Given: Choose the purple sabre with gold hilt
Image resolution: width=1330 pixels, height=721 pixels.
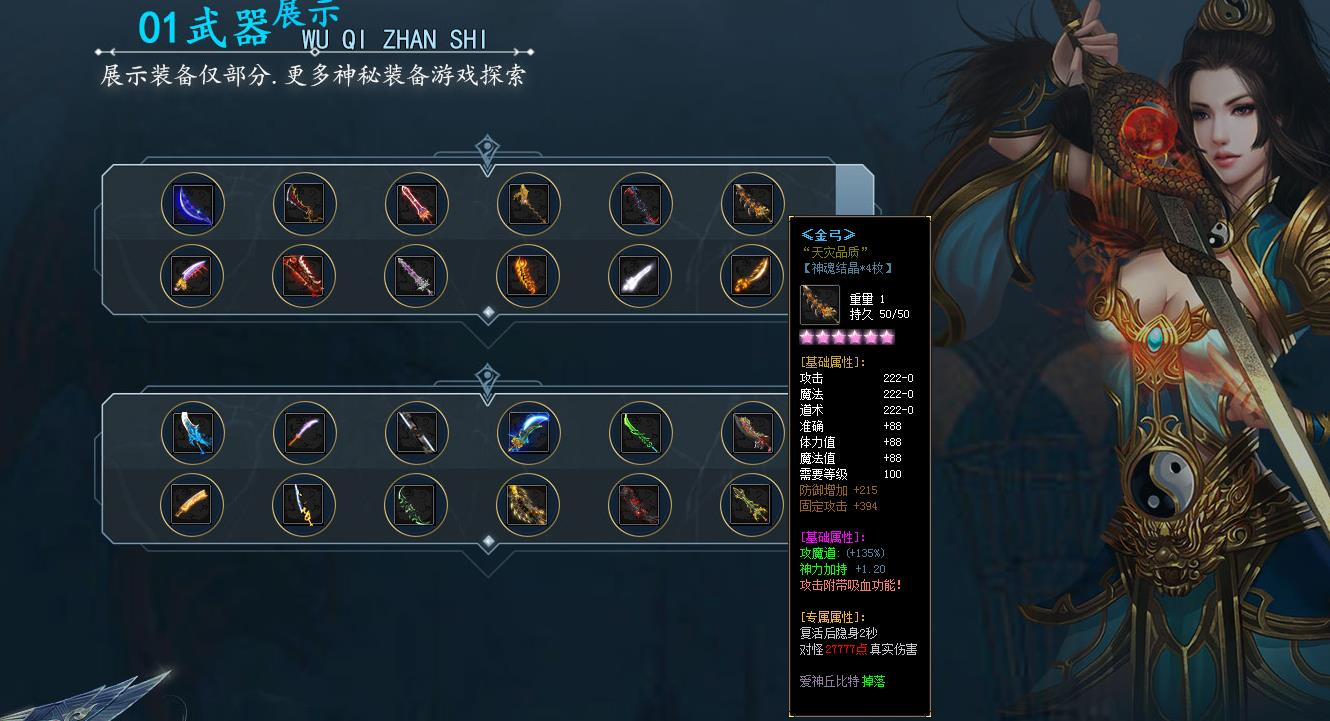Looking at the screenshot, I should point(193,276).
